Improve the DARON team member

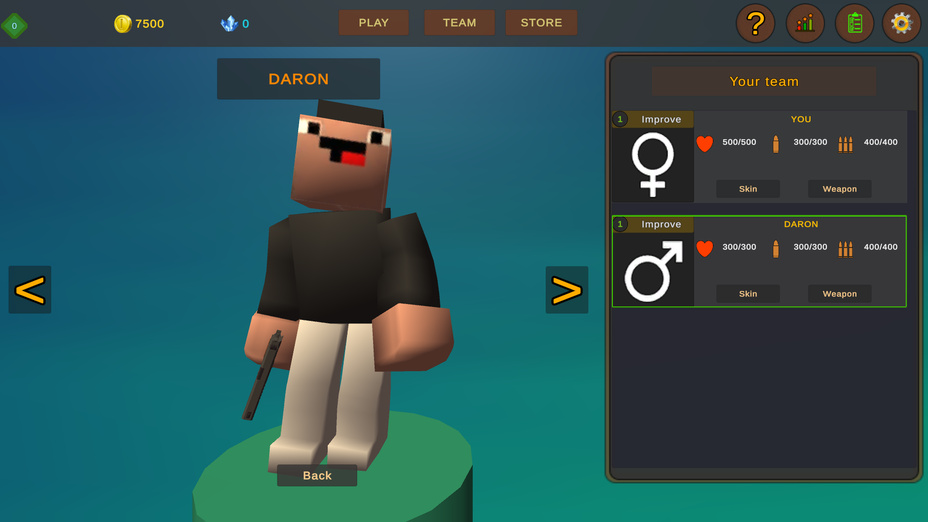click(x=660, y=224)
